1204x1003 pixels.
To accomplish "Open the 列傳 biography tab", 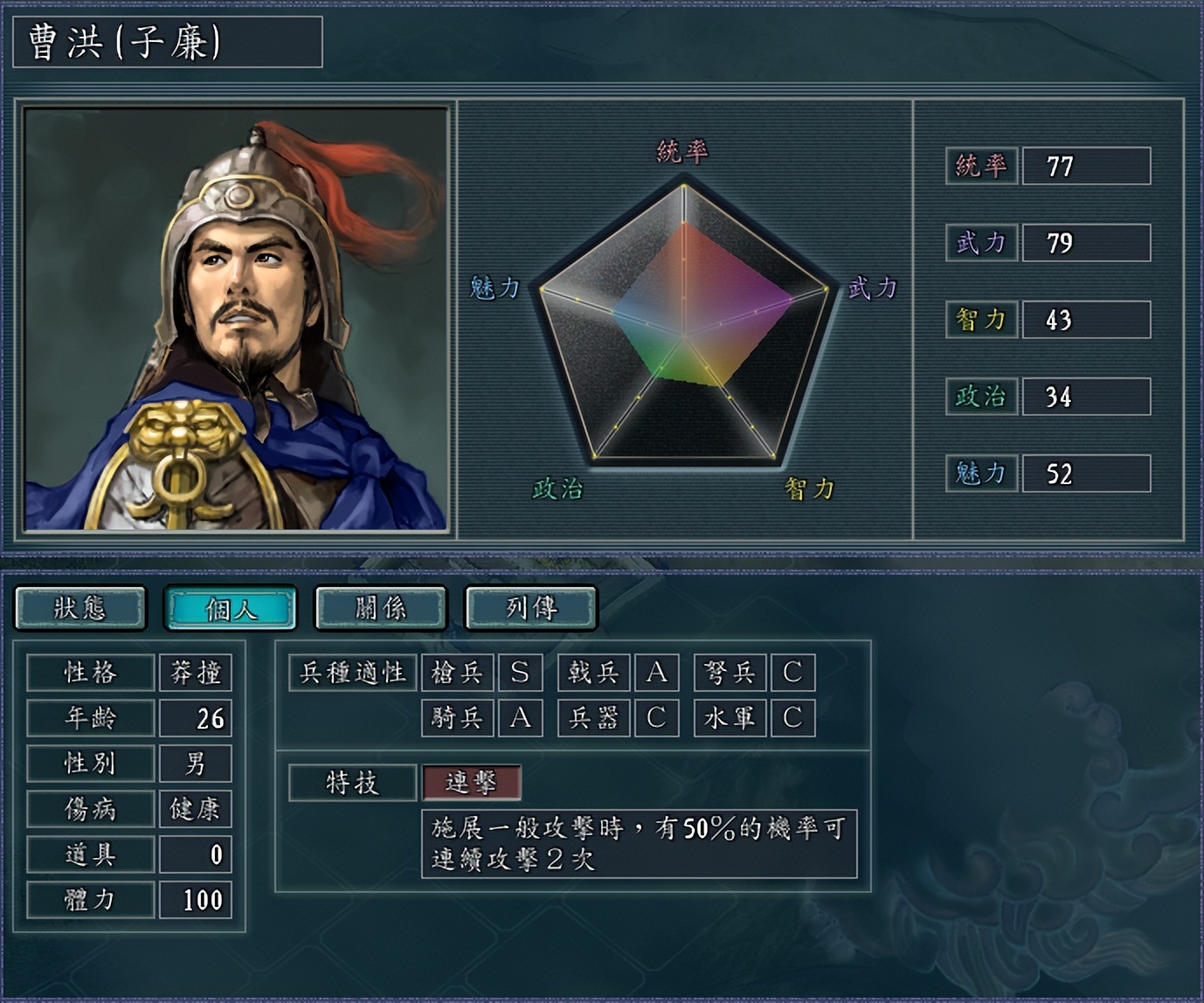I will pyautogui.click(x=529, y=607).
